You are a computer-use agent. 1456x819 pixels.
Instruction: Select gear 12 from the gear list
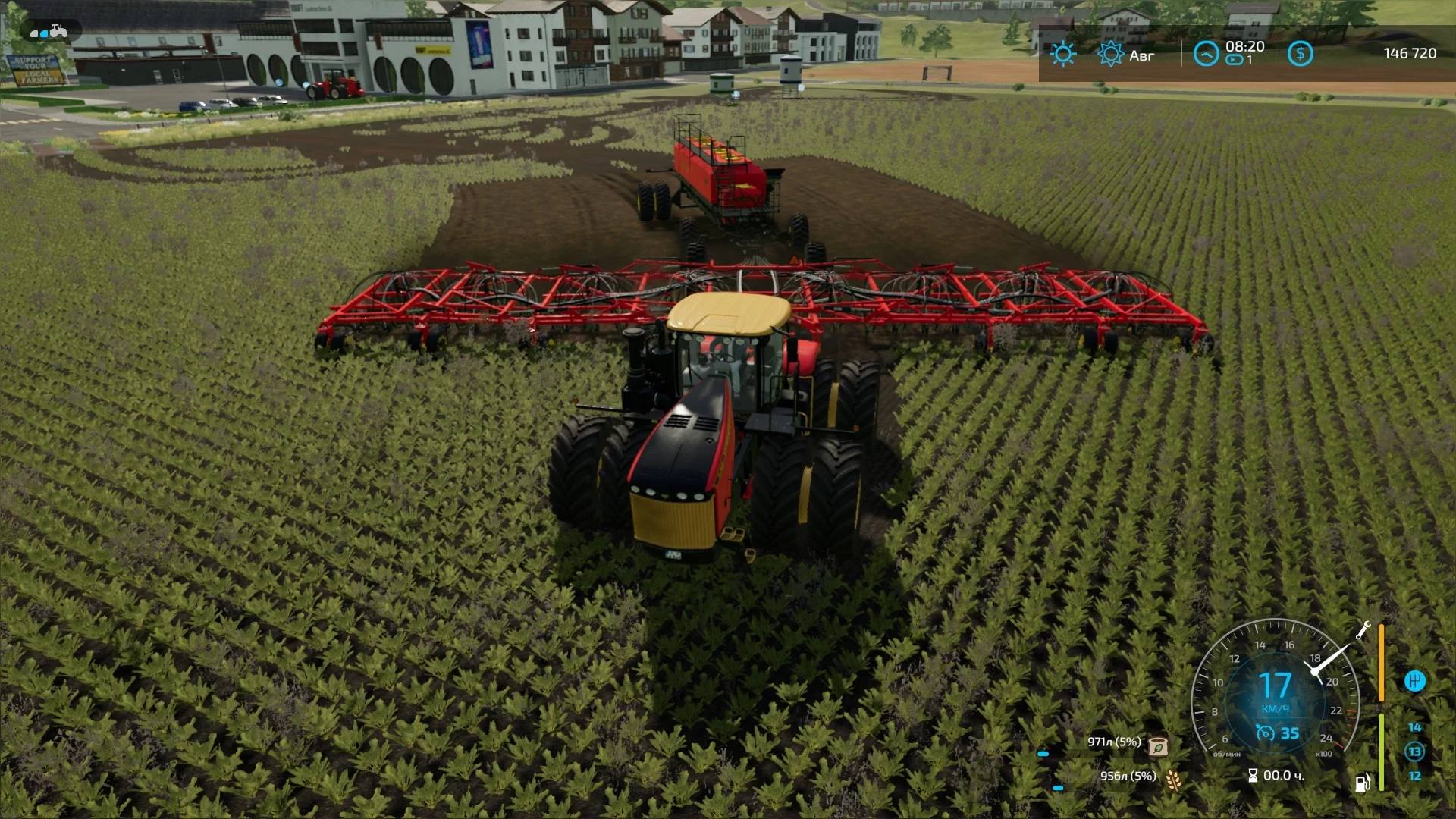pos(1417,775)
